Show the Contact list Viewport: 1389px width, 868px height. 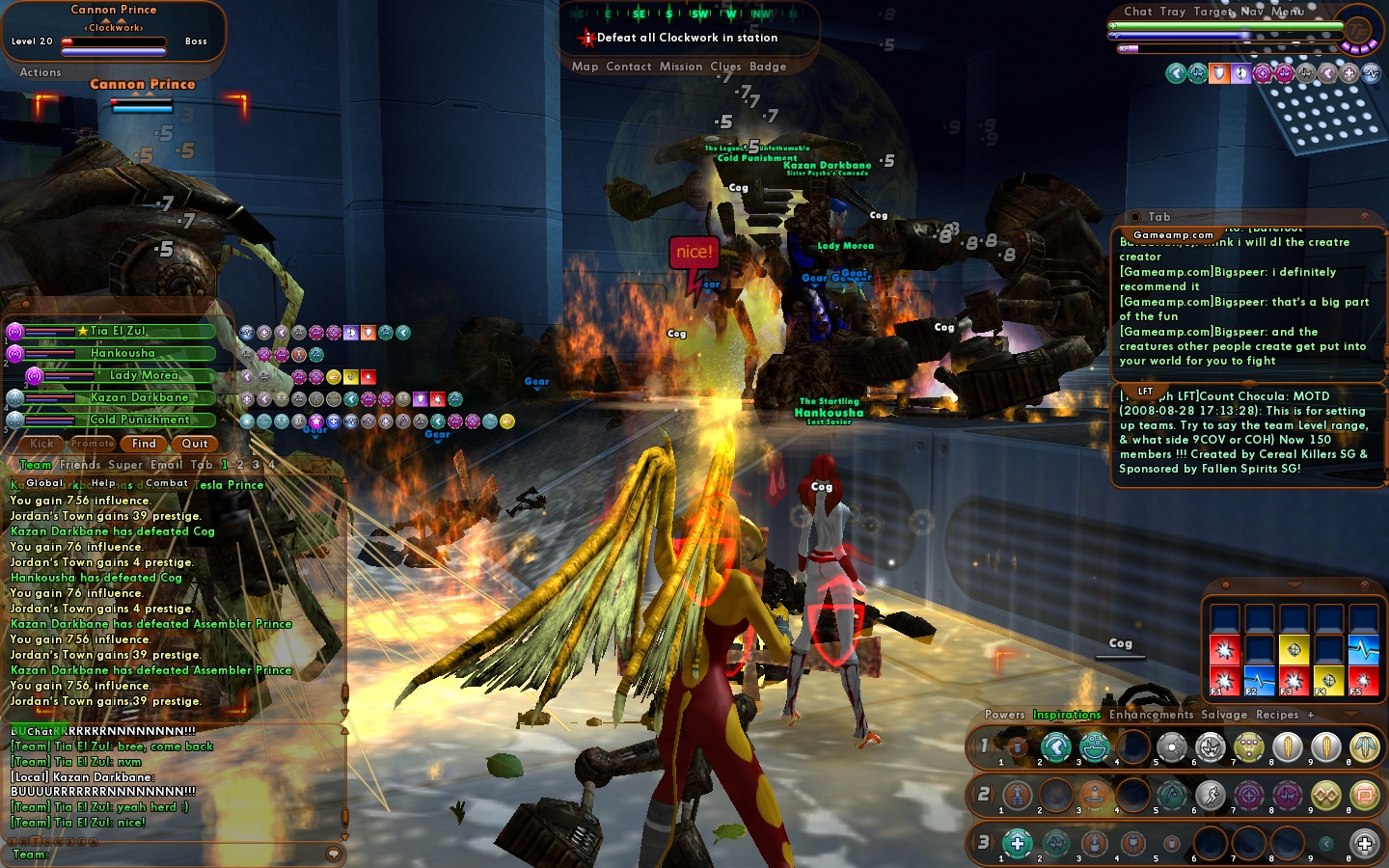pos(629,67)
